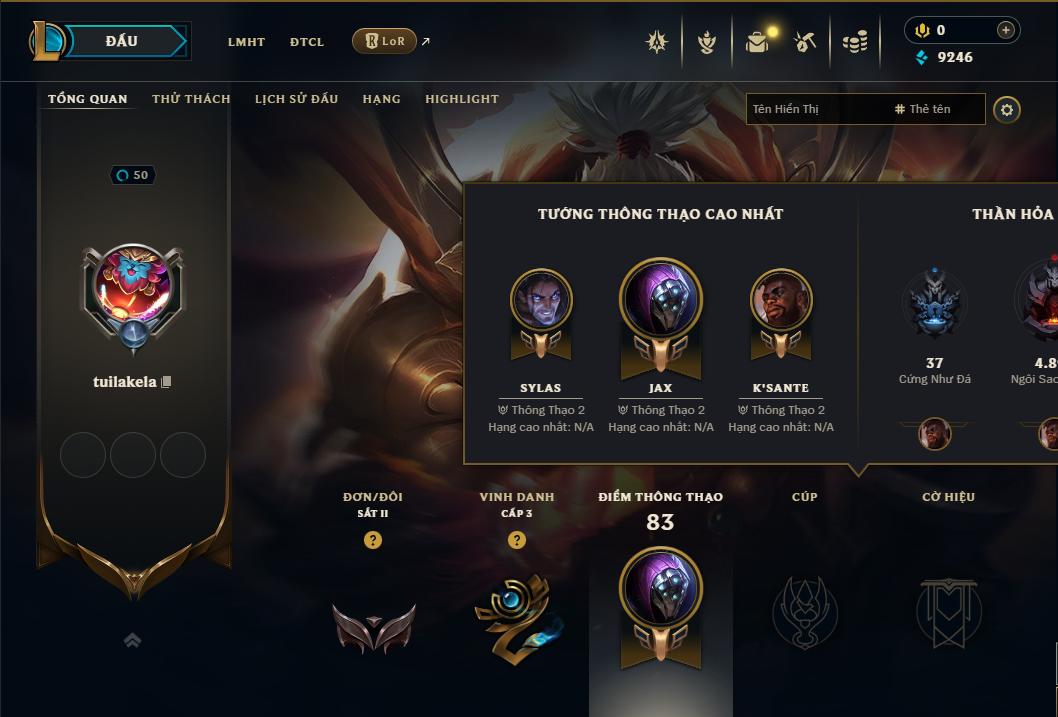Image resolution: width=1058 pixels, height=717 pixels.
Task: Click the plus button to buy RP
Action: point(1006,30)
